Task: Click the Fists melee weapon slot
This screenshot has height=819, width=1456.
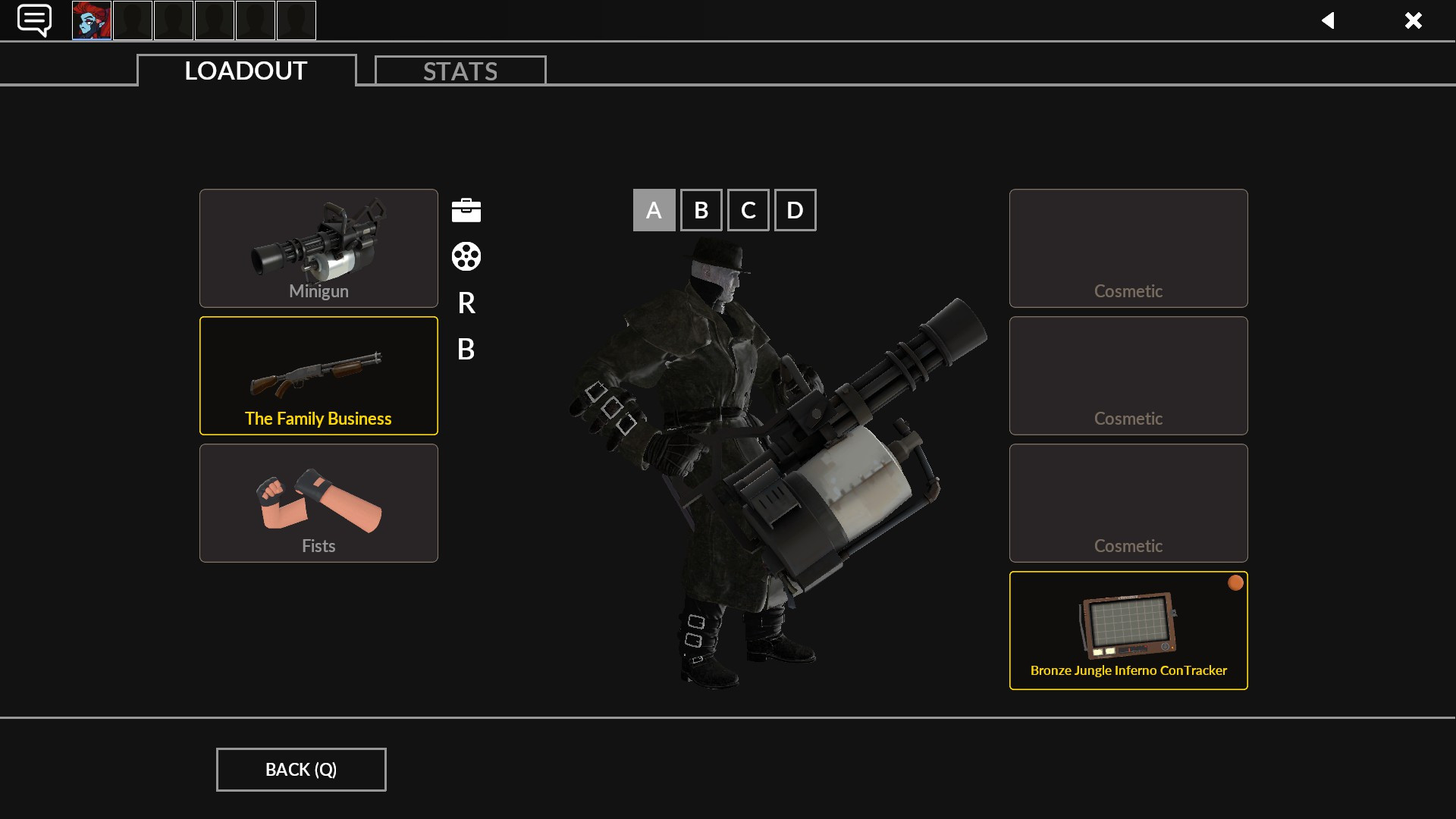Action: pos(318,503)
